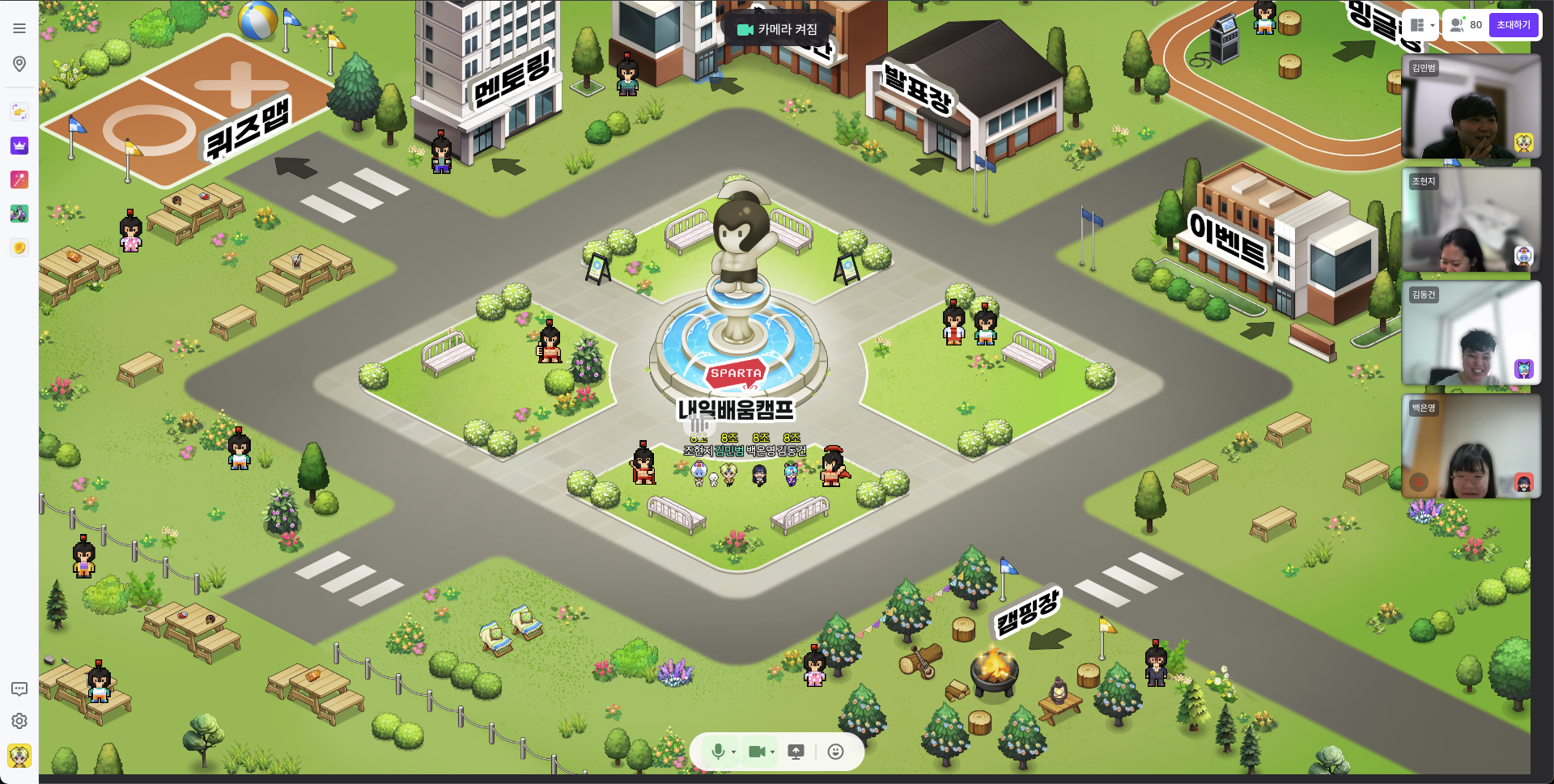The image size is (1554, 784).
Task: Launch the pointing hand app icon
Action: point(19,112)
